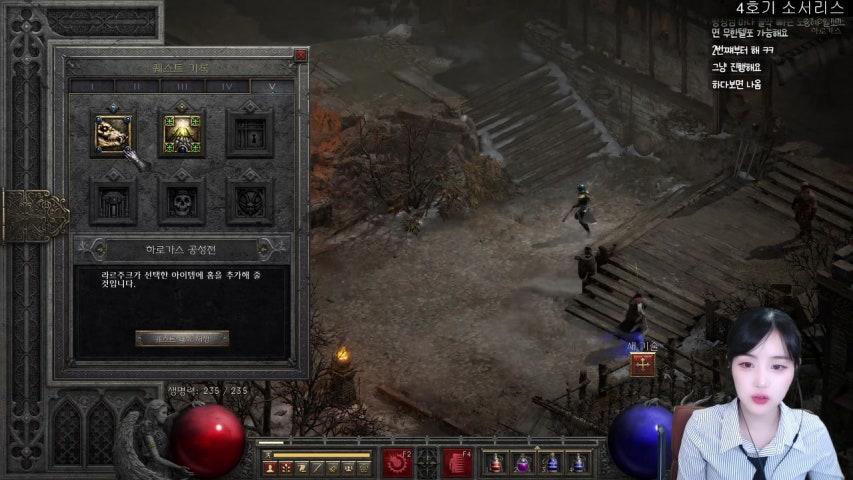This screenshot has width=853, height=480.
Task: Choose the stone gate quest icon
Action: tap(113, 201)
